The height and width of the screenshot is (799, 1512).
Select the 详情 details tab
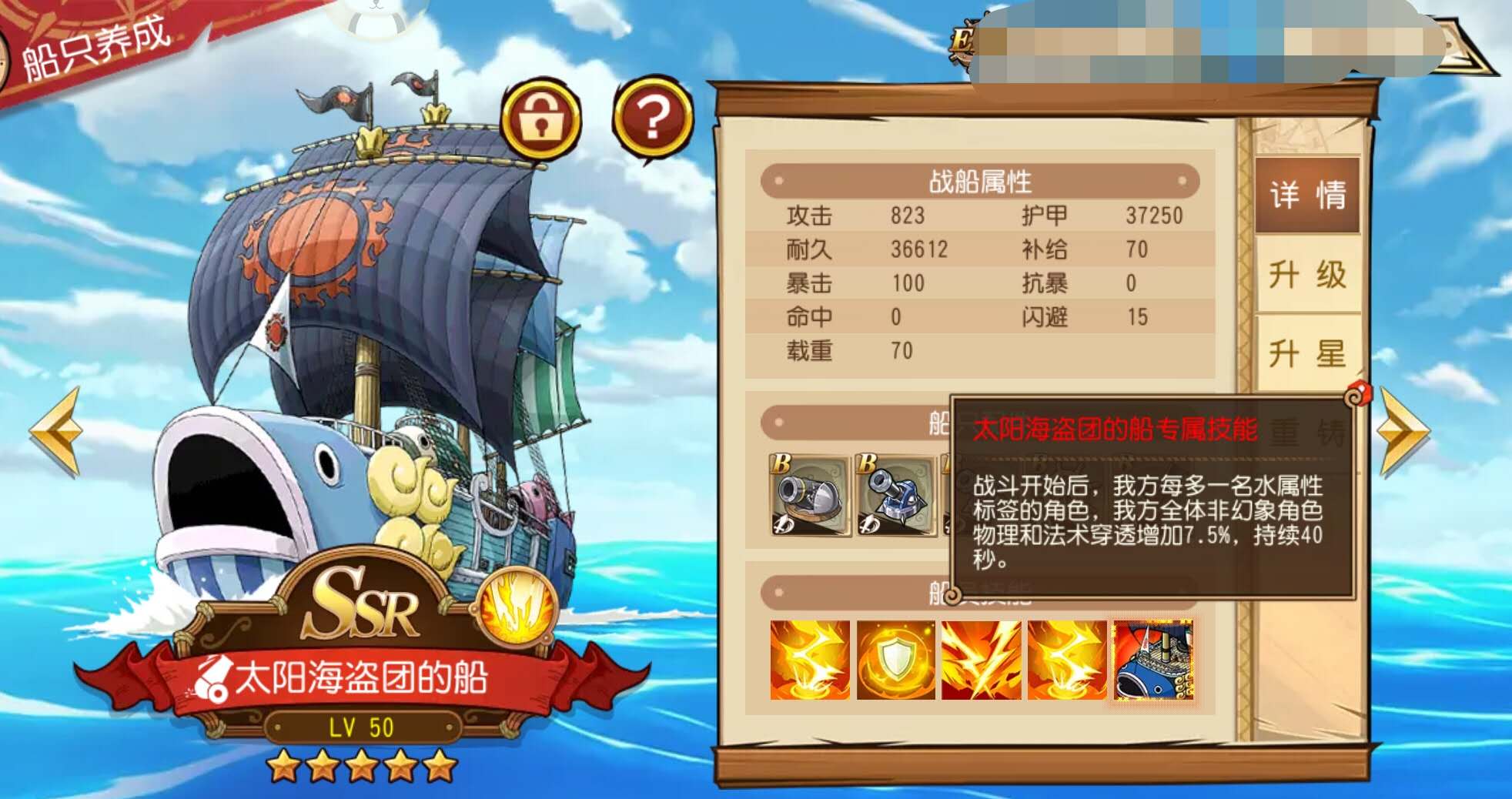point(1306,196)
